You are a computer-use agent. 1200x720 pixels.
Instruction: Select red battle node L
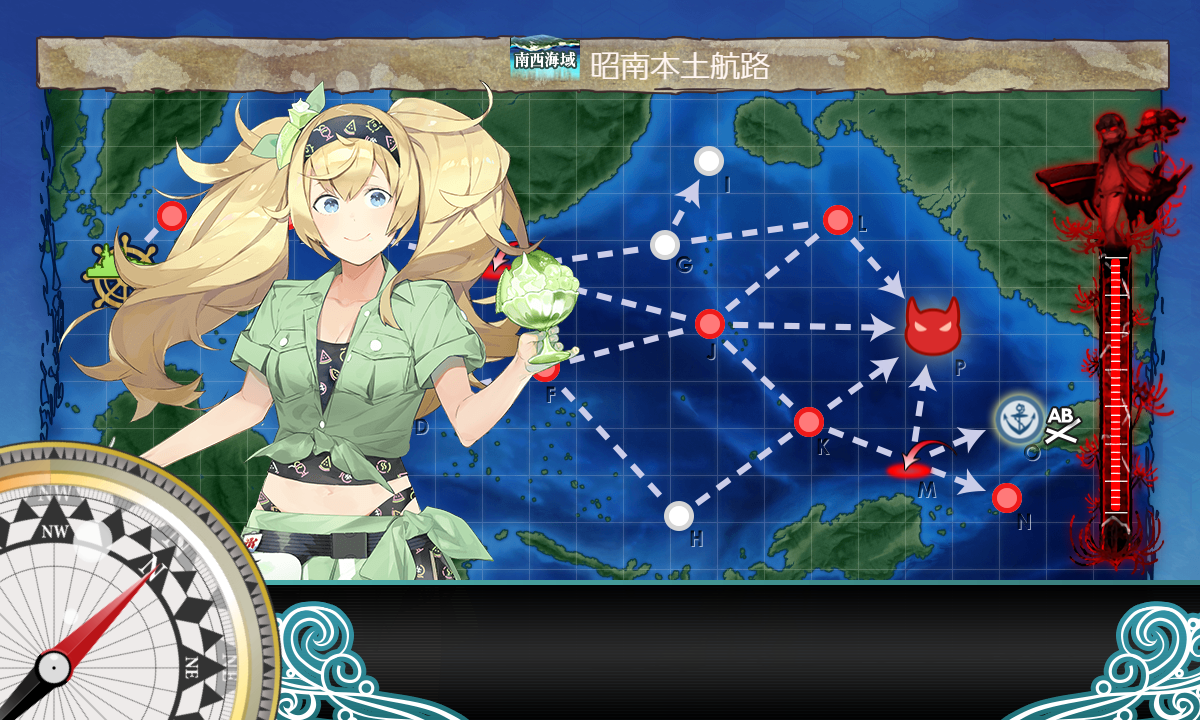pos(837,220)
